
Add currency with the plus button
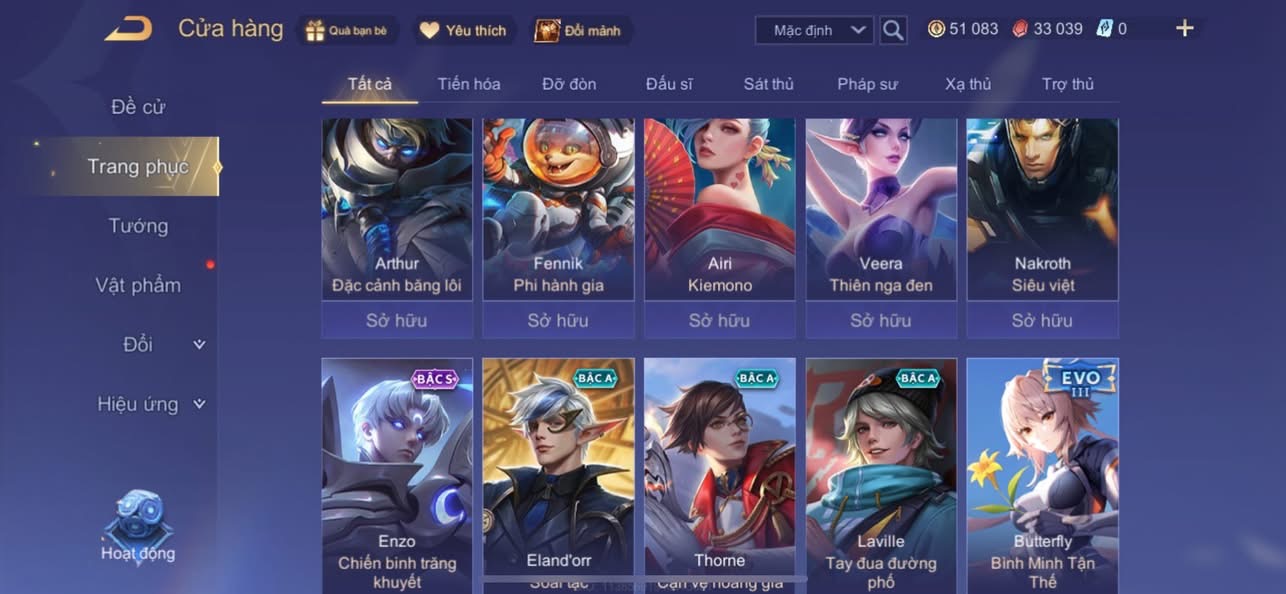pos(1185,29)
